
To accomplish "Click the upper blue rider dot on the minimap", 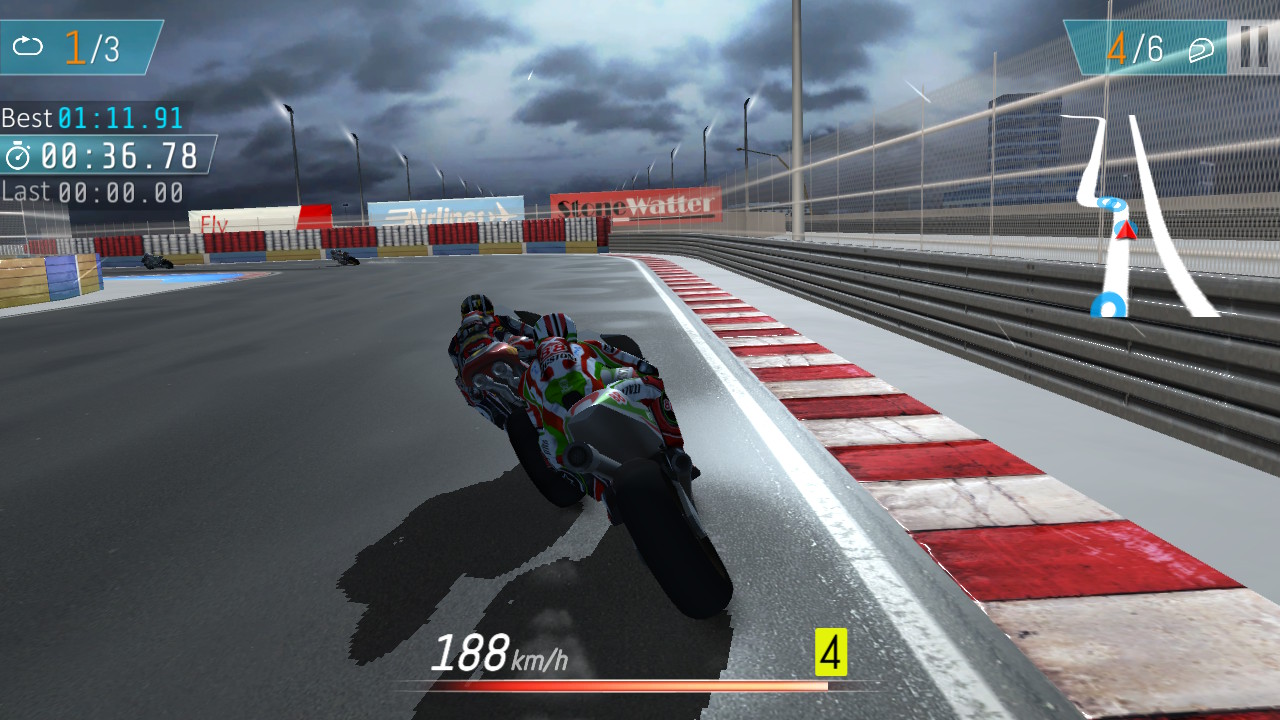I will click(1110, 203).
